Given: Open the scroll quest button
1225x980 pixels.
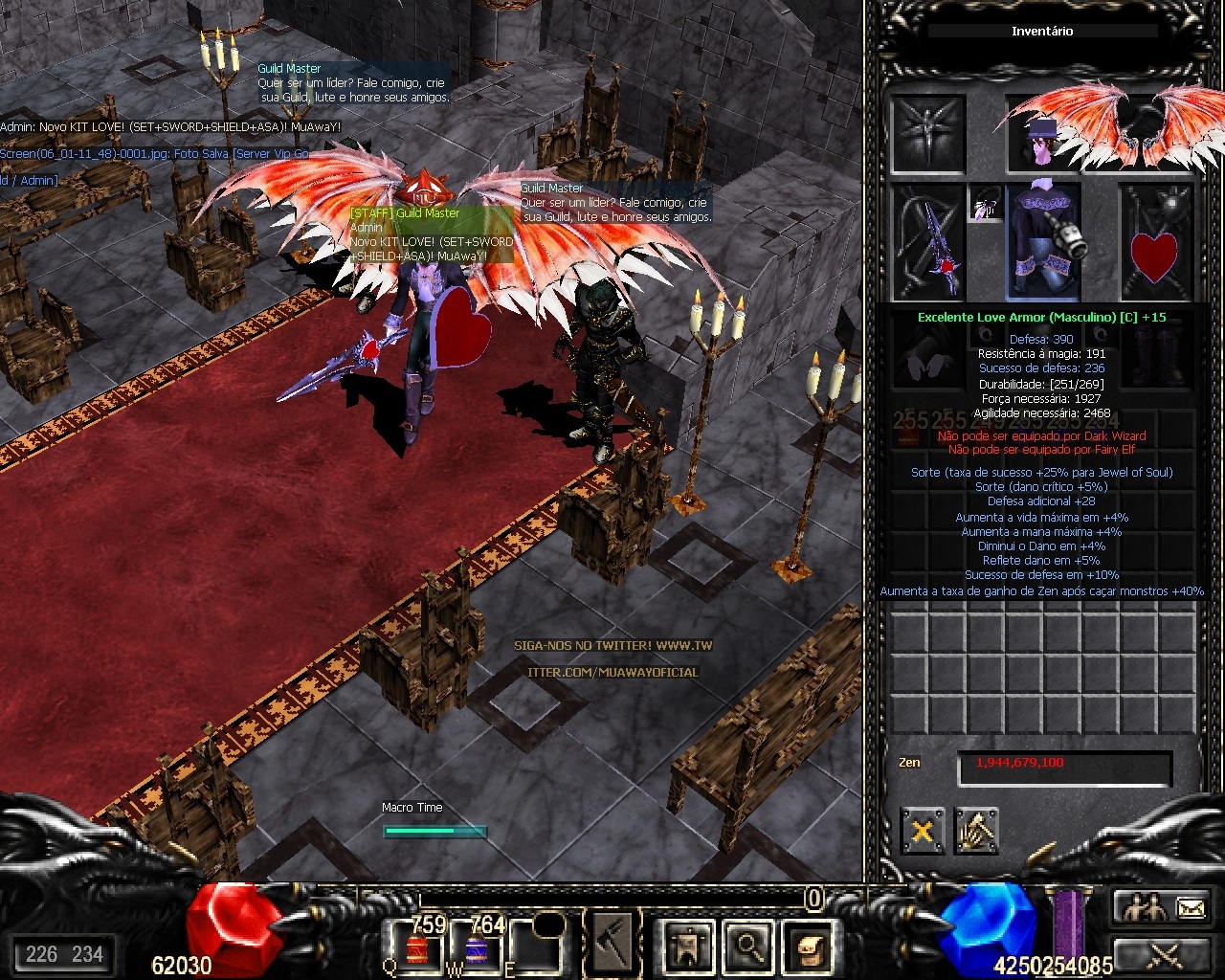Looking at the screenshot, I should point(809,946).
